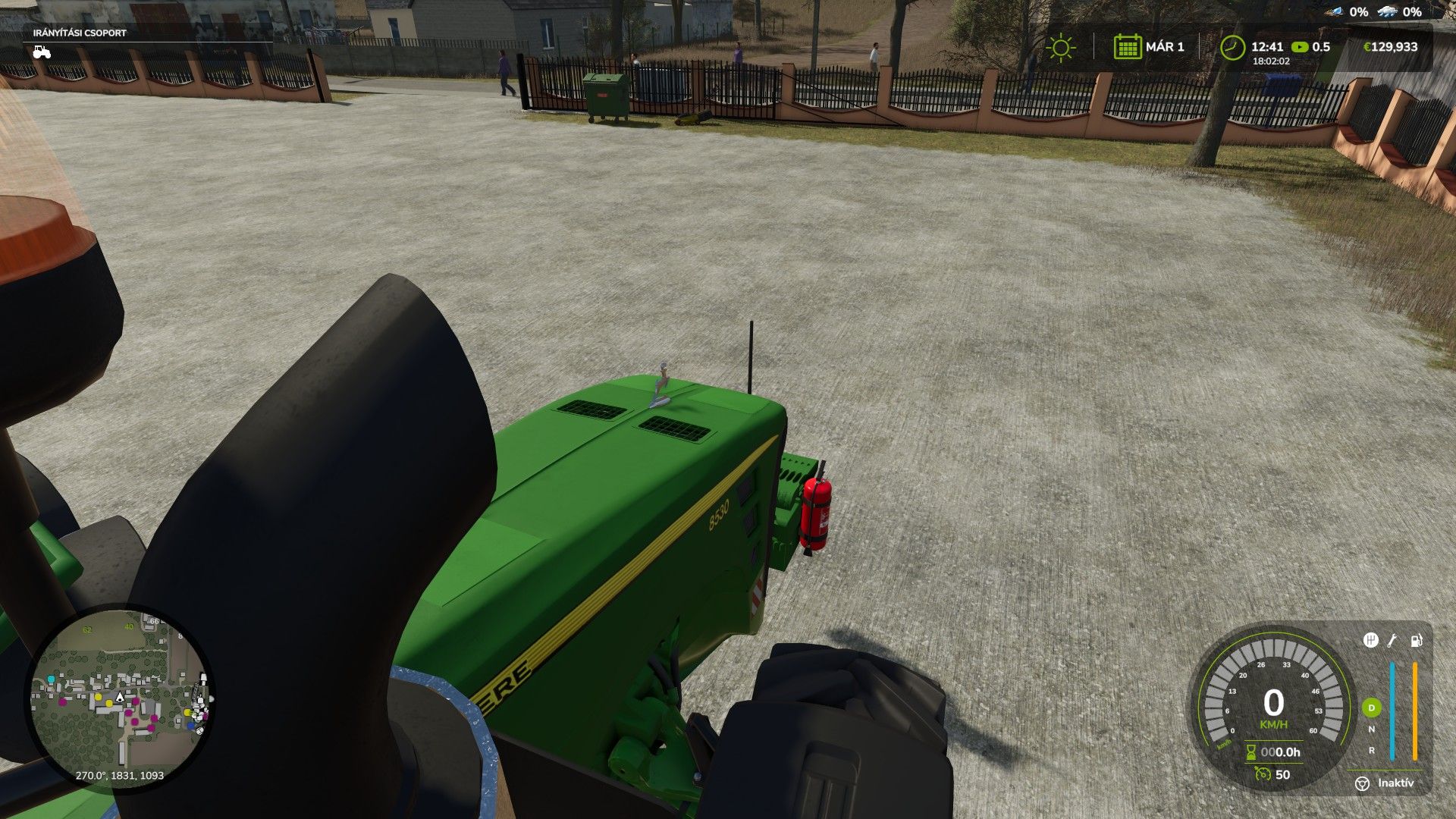The width and height of the screenshot is (1456, 819).
Task: Open the IRÁNYÍTÁSI CSOPORT panel
Action: pyautogui.click(x=80, y=33)
